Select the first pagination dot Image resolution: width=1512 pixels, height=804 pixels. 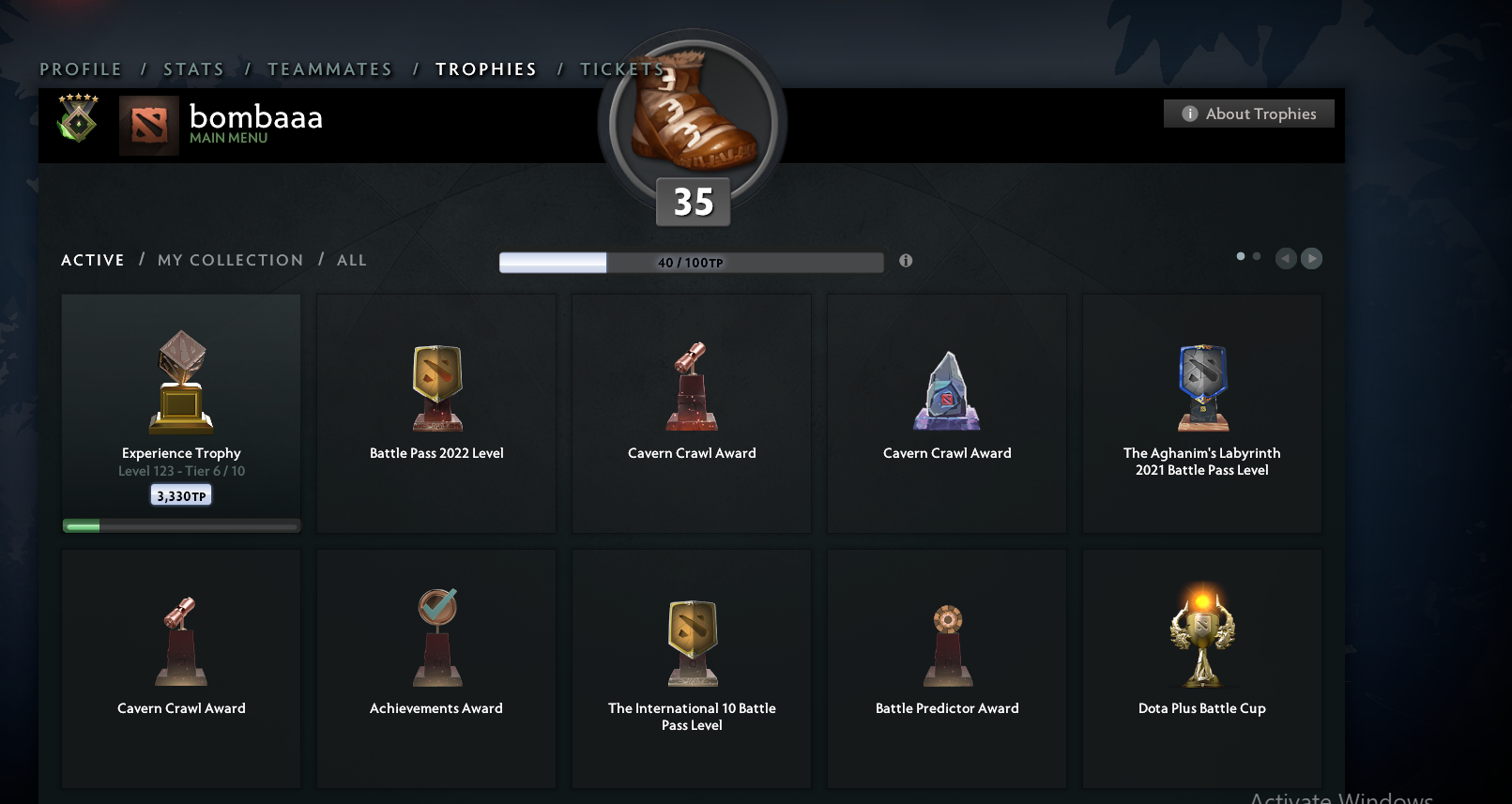pos(1240,255)
